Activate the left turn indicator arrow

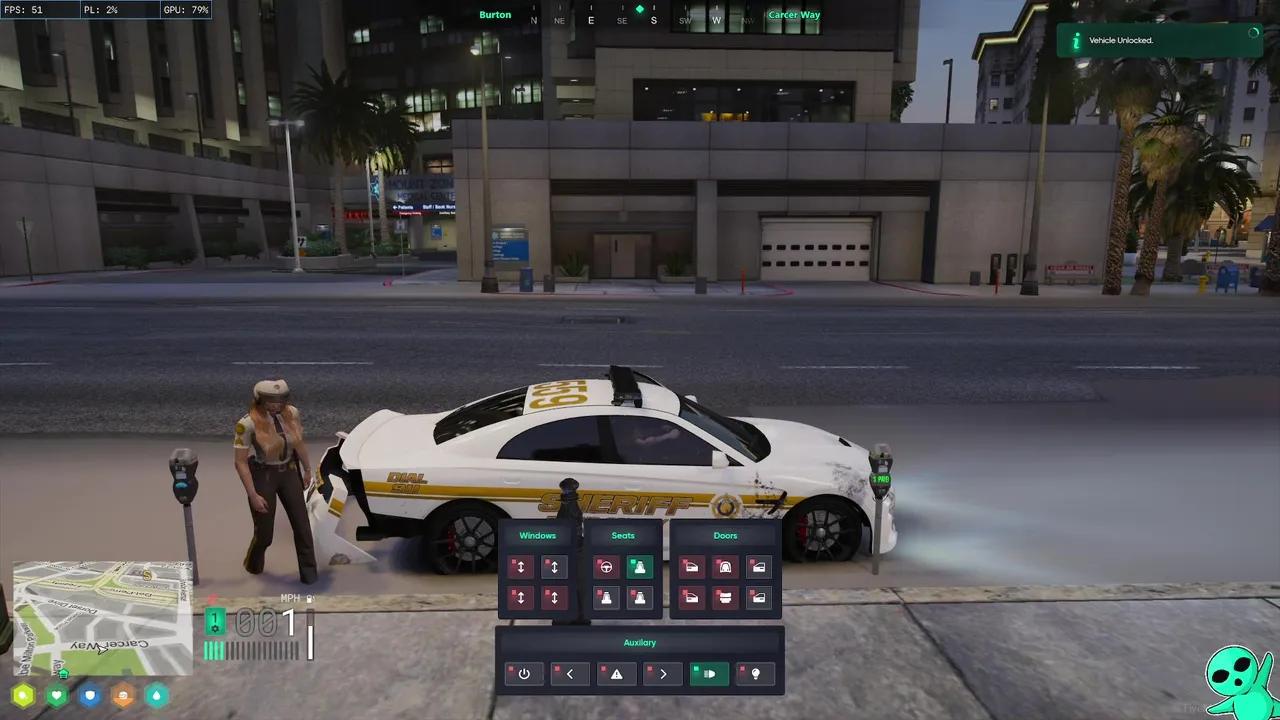(570, 674)
